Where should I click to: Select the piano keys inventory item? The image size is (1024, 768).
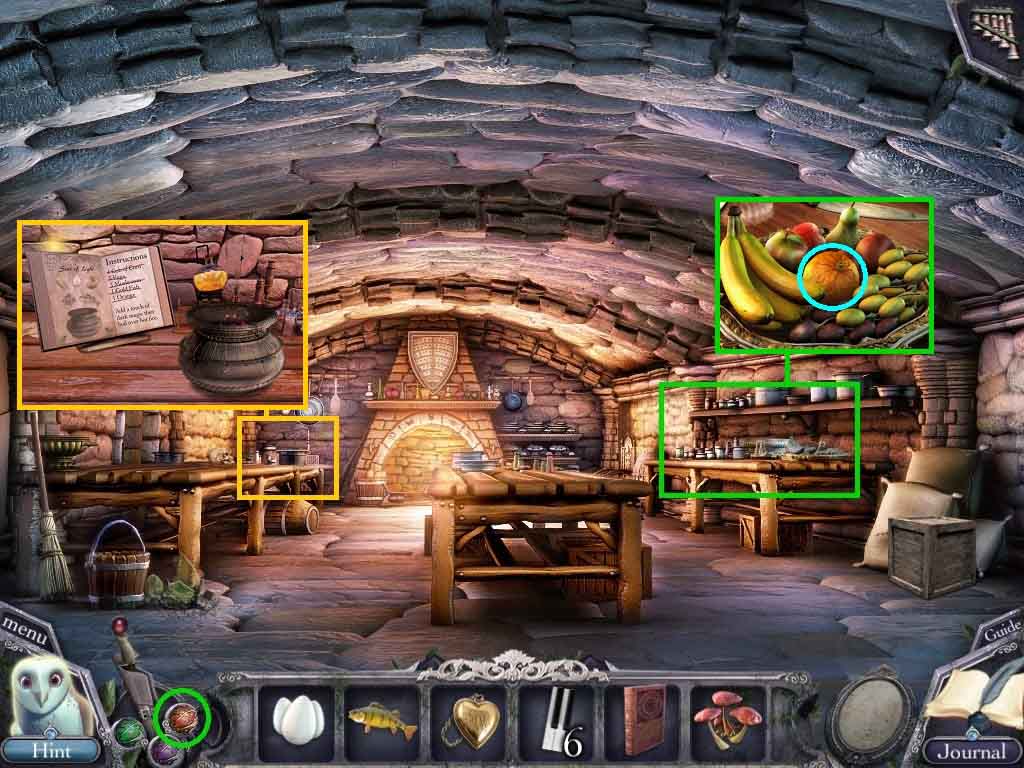(555, 720)
